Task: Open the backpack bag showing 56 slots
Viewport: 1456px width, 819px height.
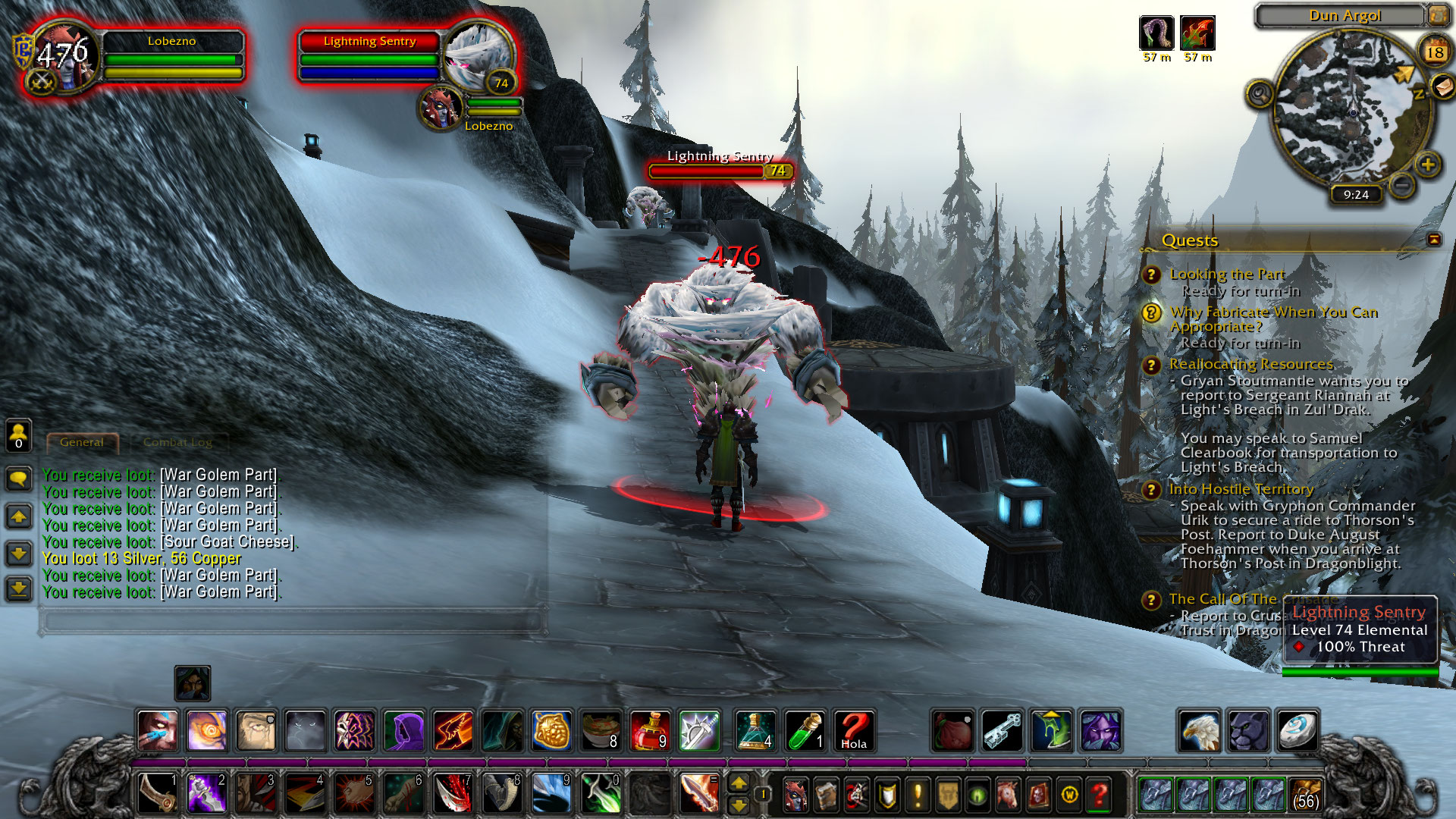Action: point(1304,794)
